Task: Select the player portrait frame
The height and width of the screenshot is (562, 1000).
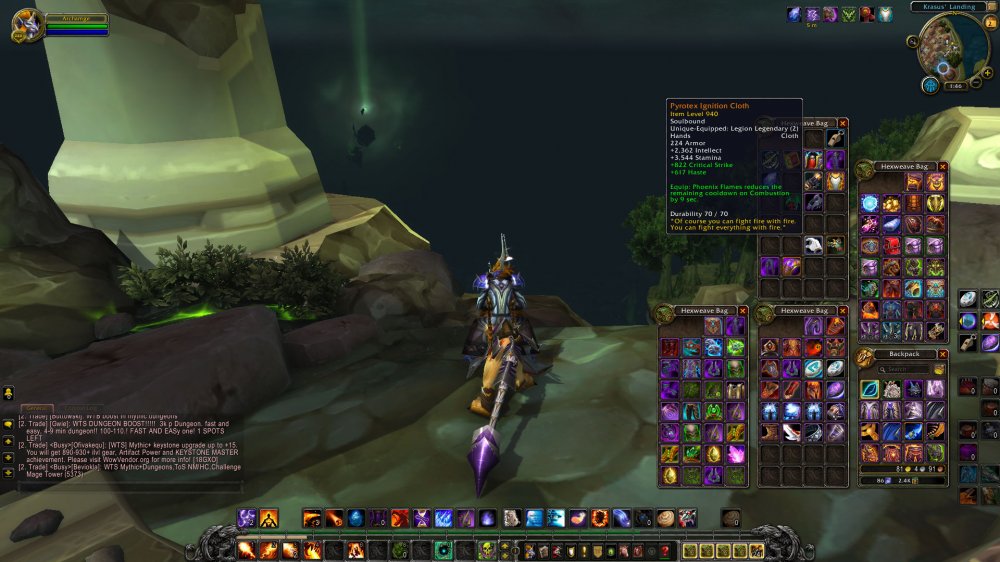Action: [25, 24]
